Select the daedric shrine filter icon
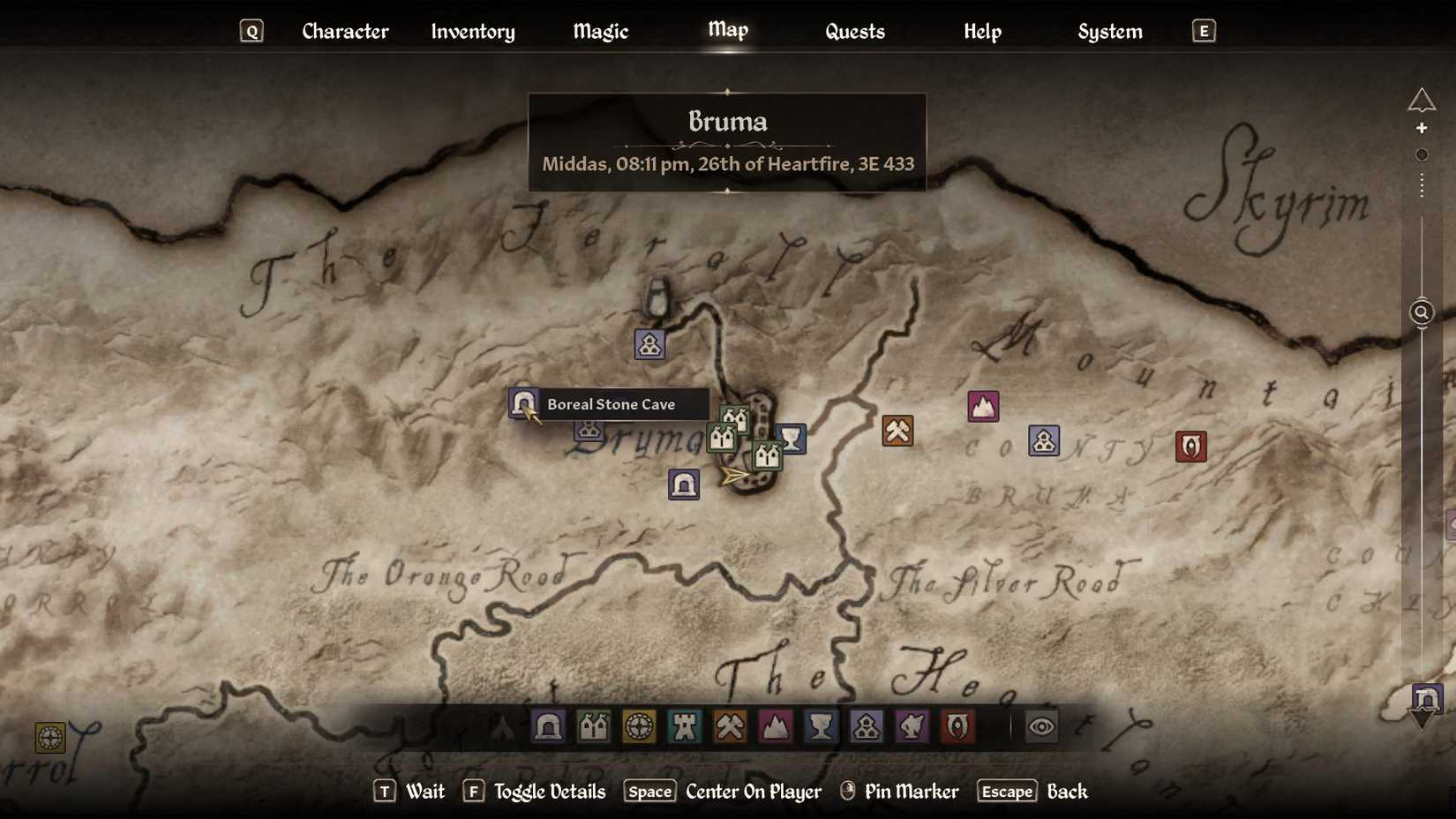Viewport: 1456px width, 819px height. pyautogui.click(x=913, y=726)
